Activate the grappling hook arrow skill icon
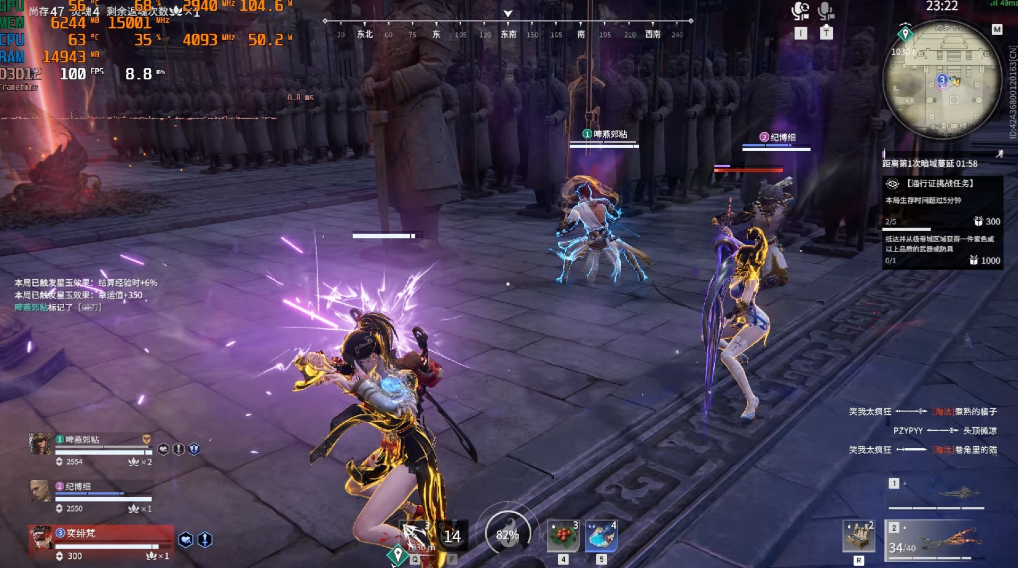The width and height of the screenshot is (1018, 568). coord(416,535)
